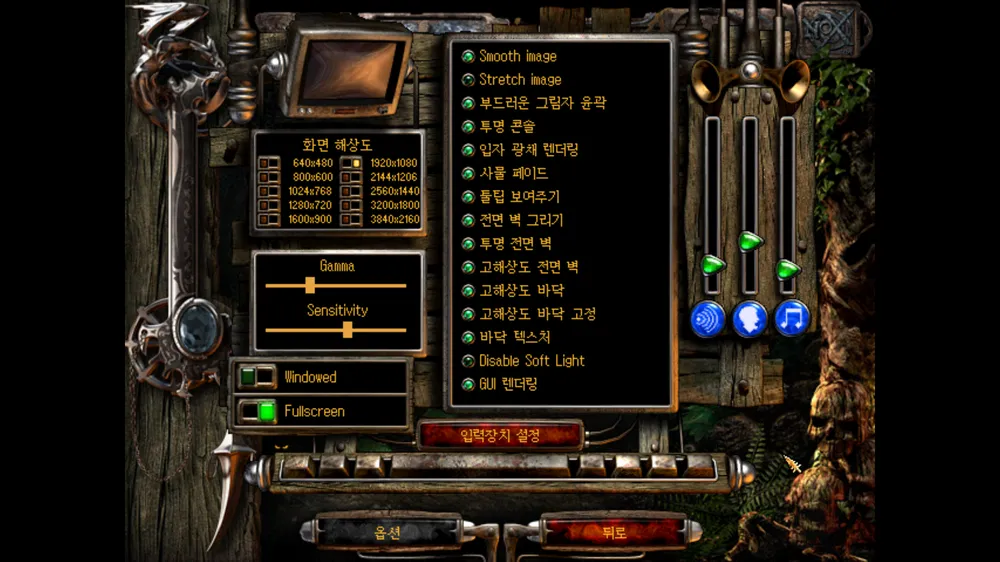Switch to Windowed mode

click(257, 377)
